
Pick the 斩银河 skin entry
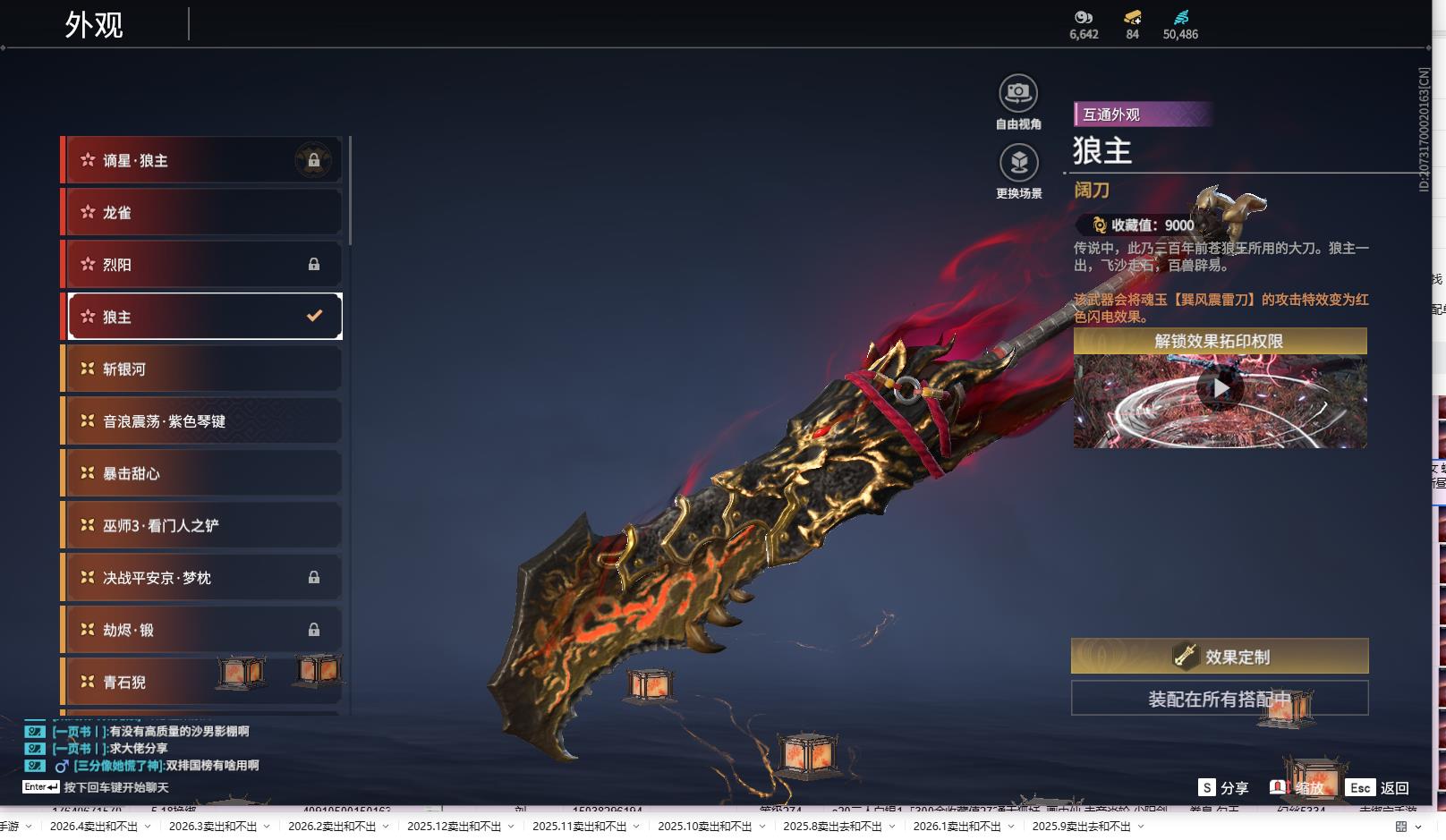pos(202,369)
